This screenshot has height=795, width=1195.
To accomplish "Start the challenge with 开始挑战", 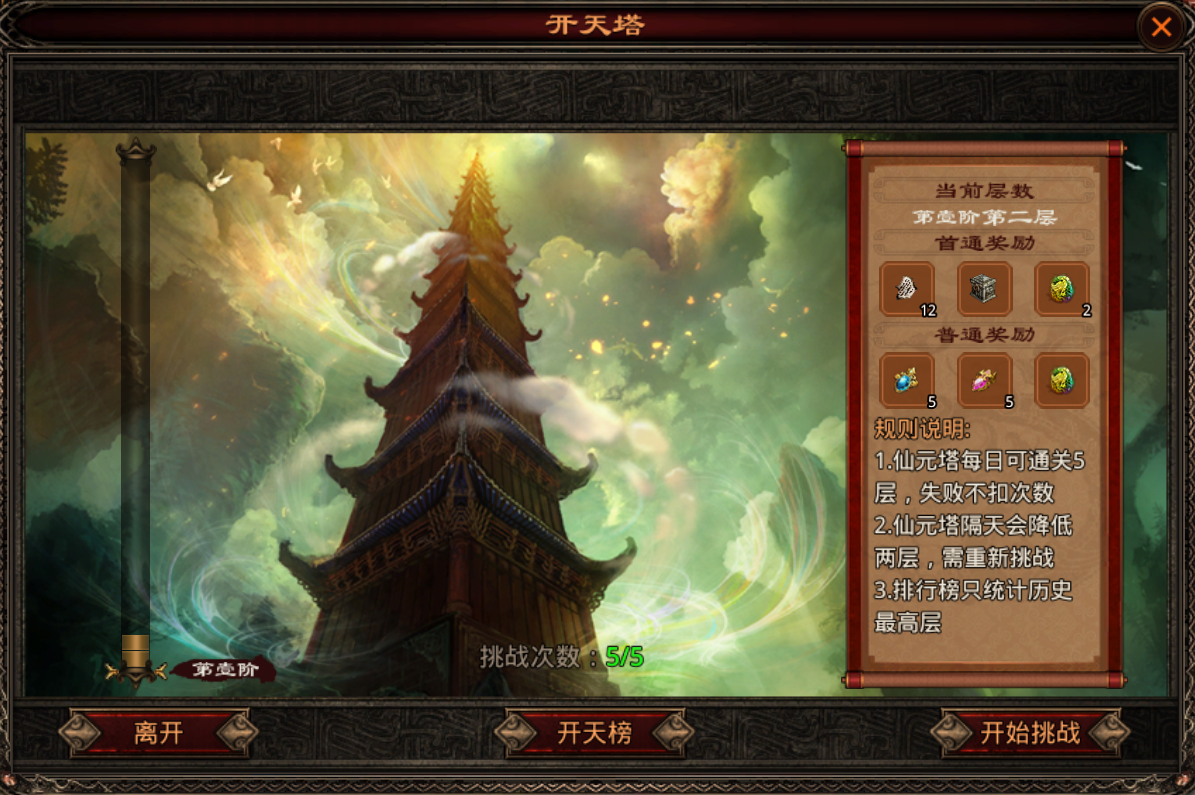I will [x=1030, y=733].
